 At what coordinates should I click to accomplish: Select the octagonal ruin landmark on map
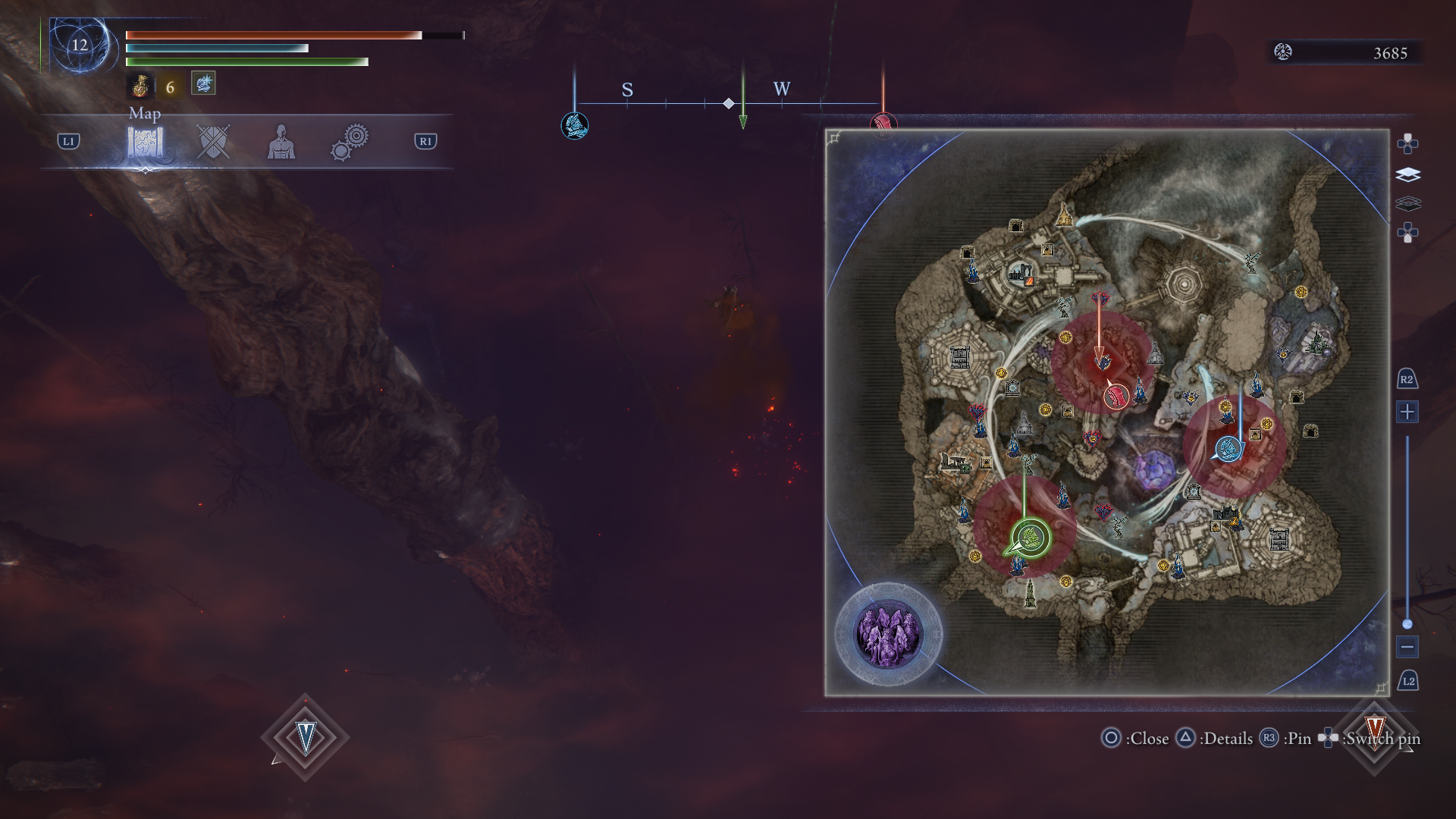1182,284
